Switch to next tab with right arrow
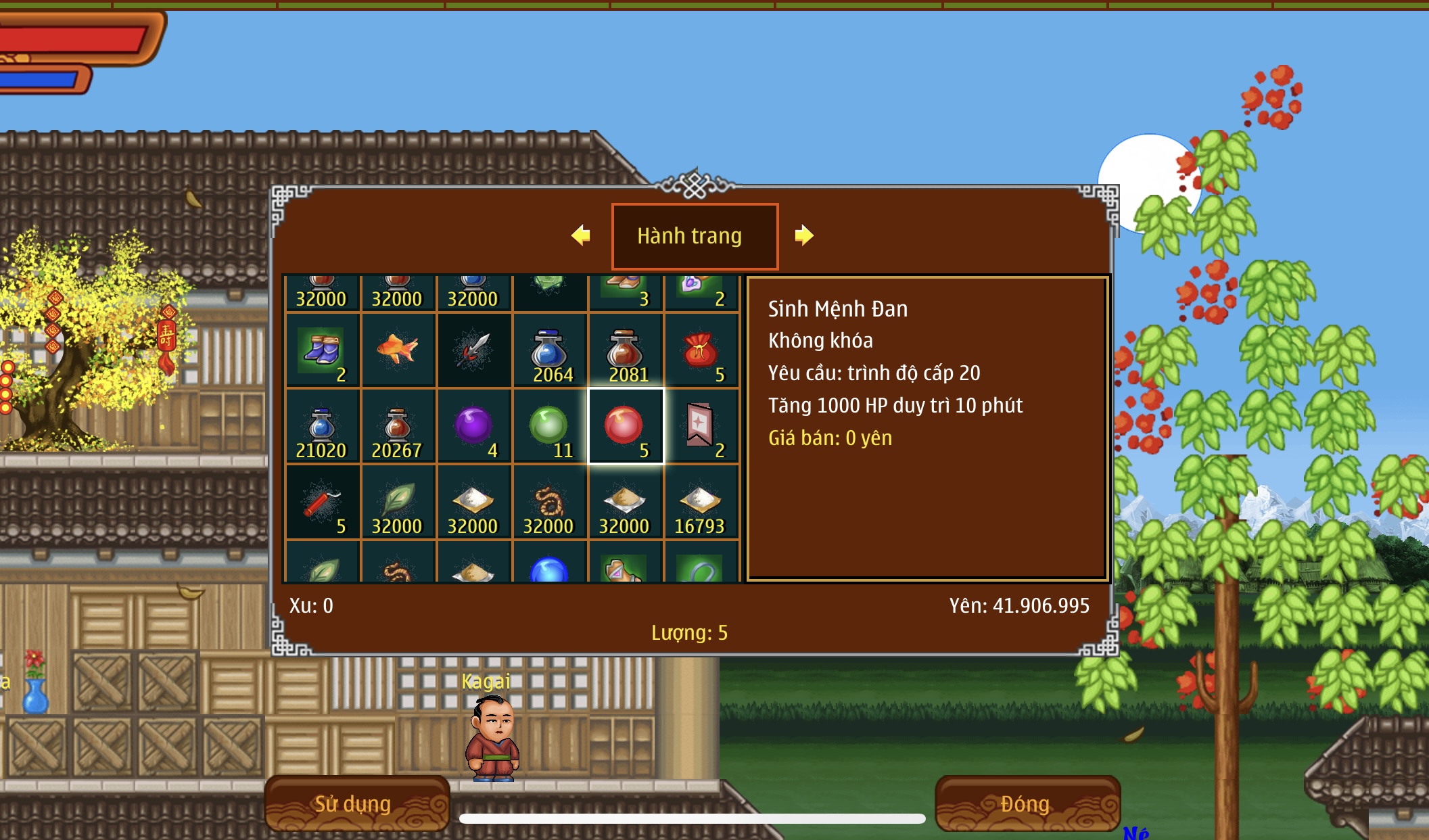The image size is (1429, 840). [x=803, y=235]
